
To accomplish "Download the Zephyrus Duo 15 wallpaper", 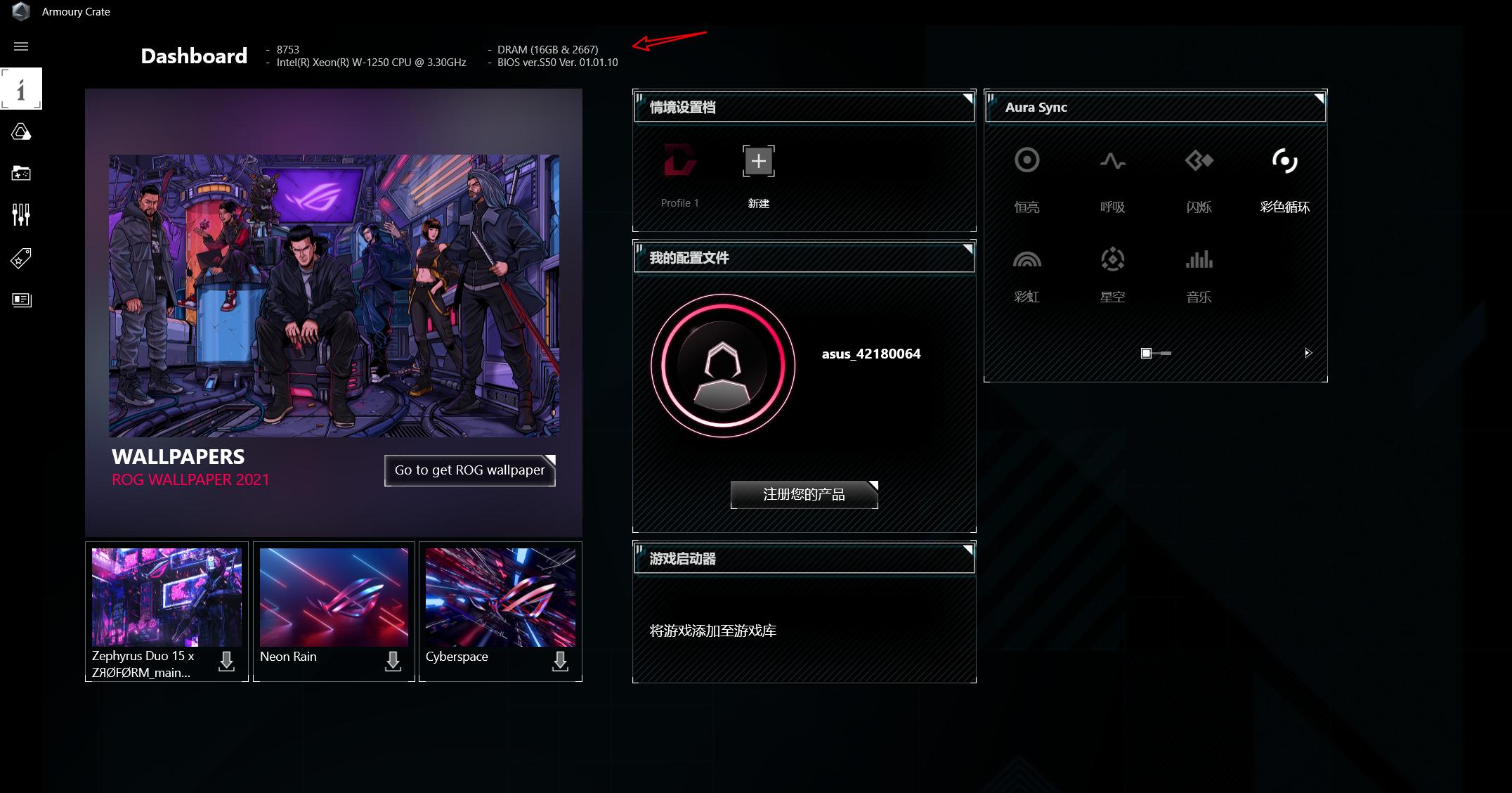I will pyautogui.click(x=226, y=661).
